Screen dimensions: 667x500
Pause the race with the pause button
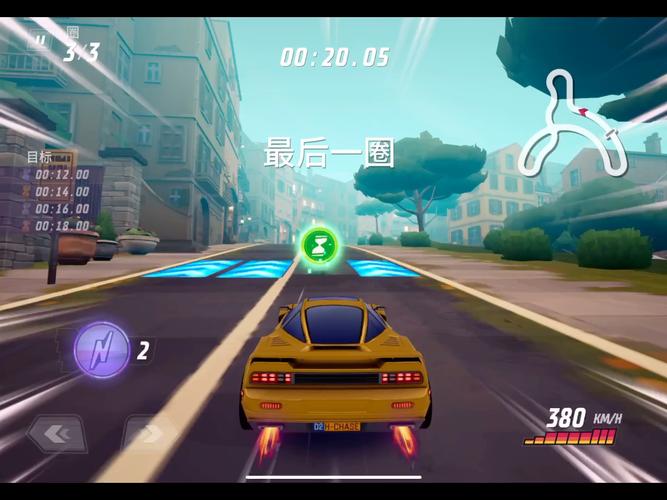pyautogui.click(x=38, y=41)
